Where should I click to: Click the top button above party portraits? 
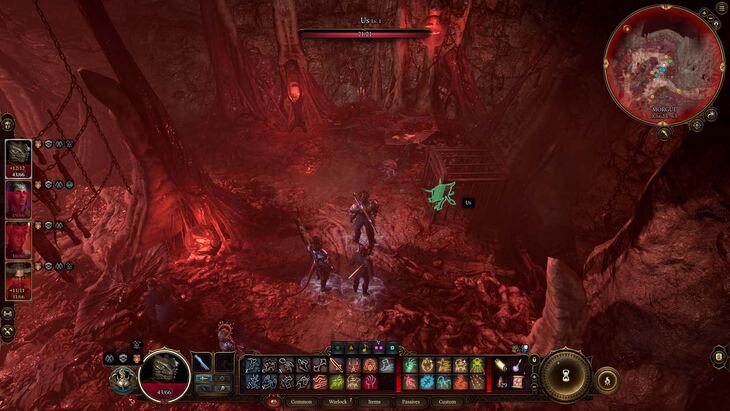tap(8, 123)
